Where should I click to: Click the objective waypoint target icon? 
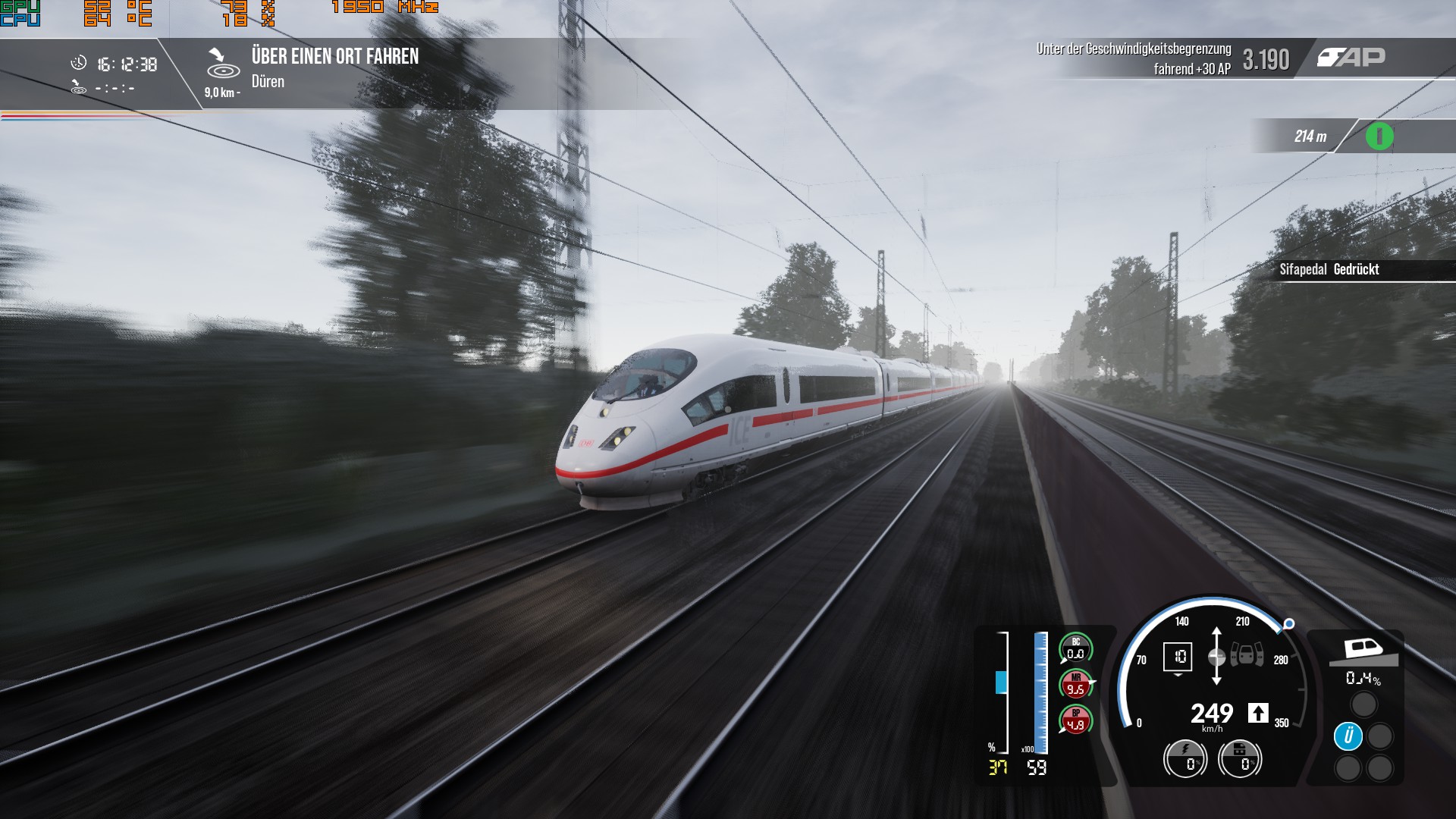tap(223, 64)
